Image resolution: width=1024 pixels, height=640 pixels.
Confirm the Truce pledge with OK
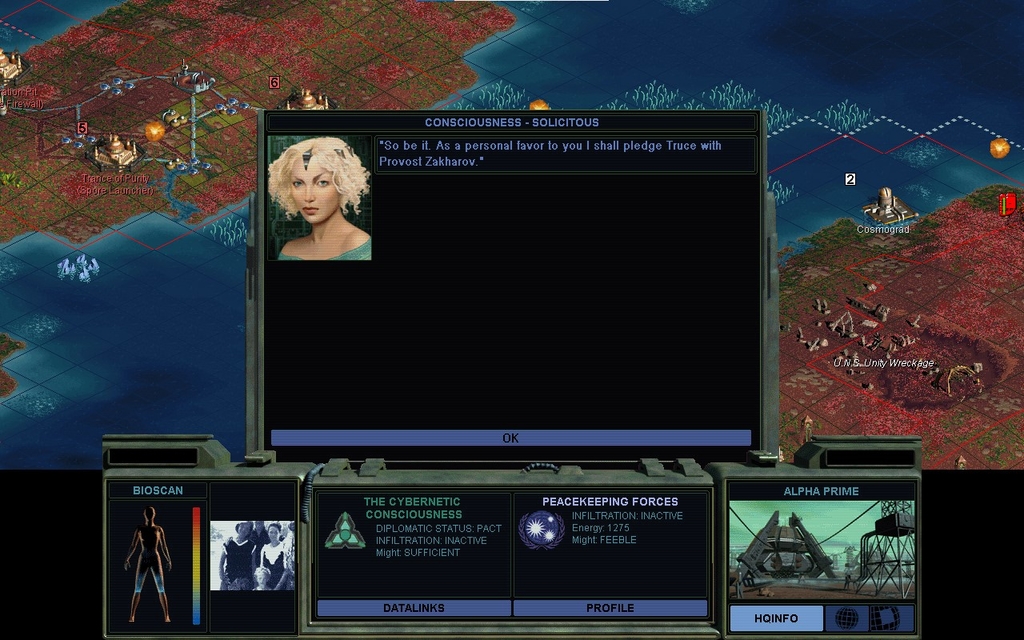click(510, 438)
